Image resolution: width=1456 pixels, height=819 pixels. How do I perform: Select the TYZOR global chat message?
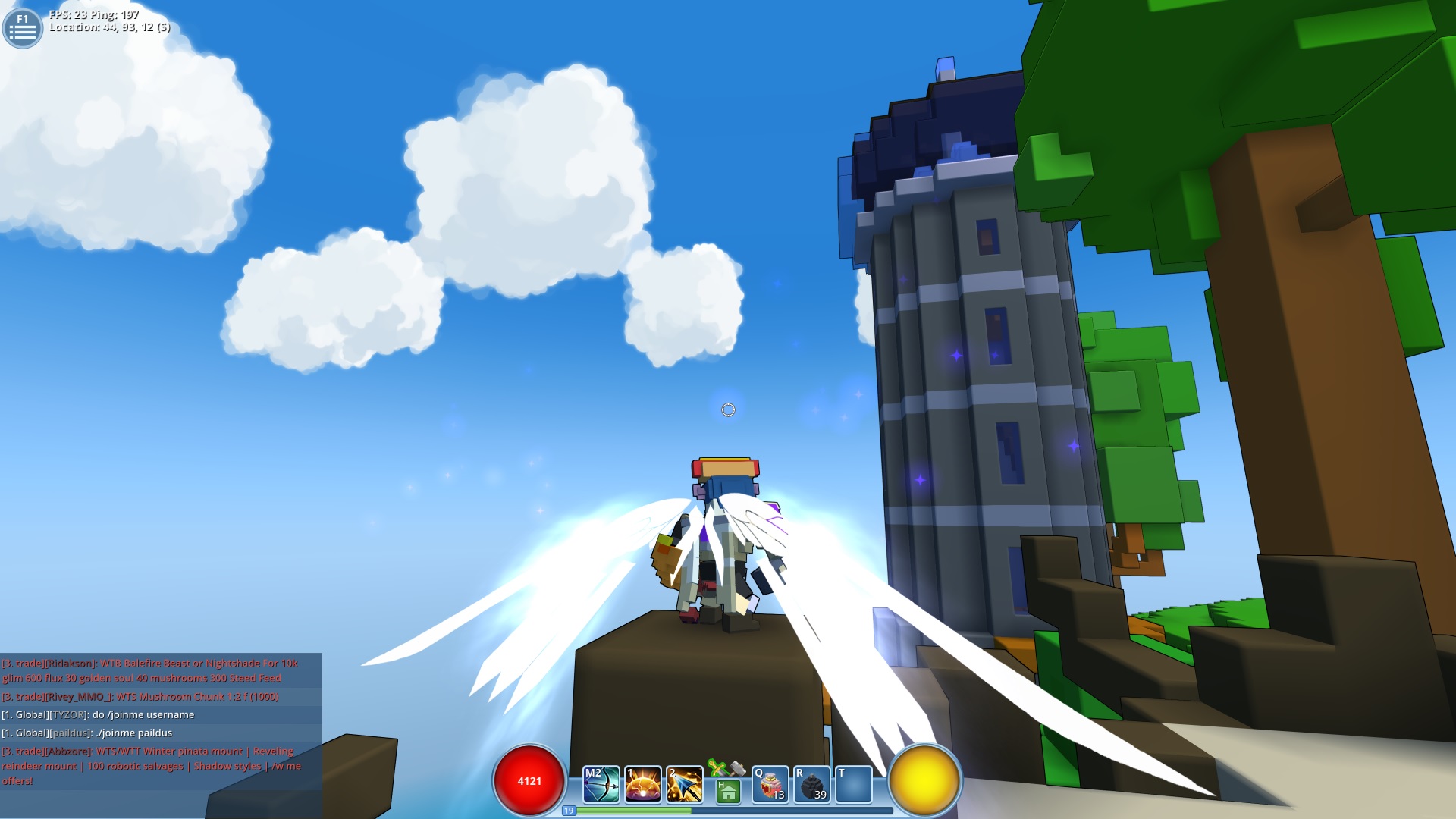(x=99, y=714)
